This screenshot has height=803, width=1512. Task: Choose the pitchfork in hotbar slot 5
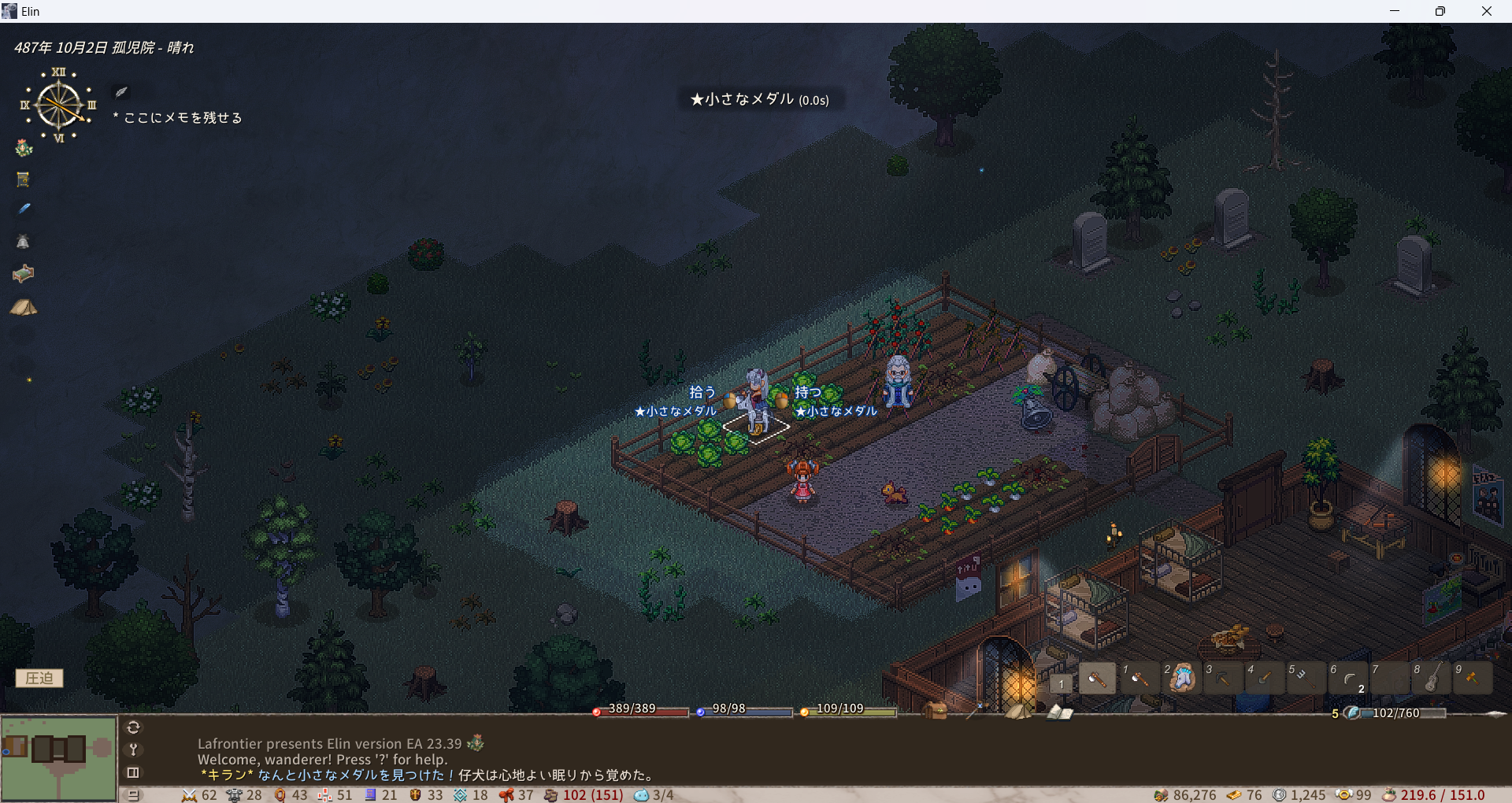pos(1306,678)
